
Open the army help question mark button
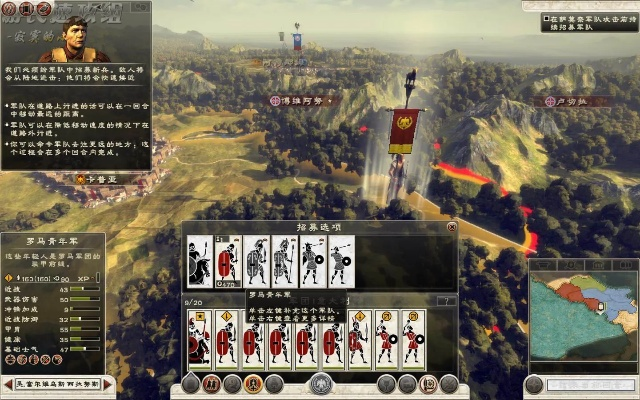447,301
